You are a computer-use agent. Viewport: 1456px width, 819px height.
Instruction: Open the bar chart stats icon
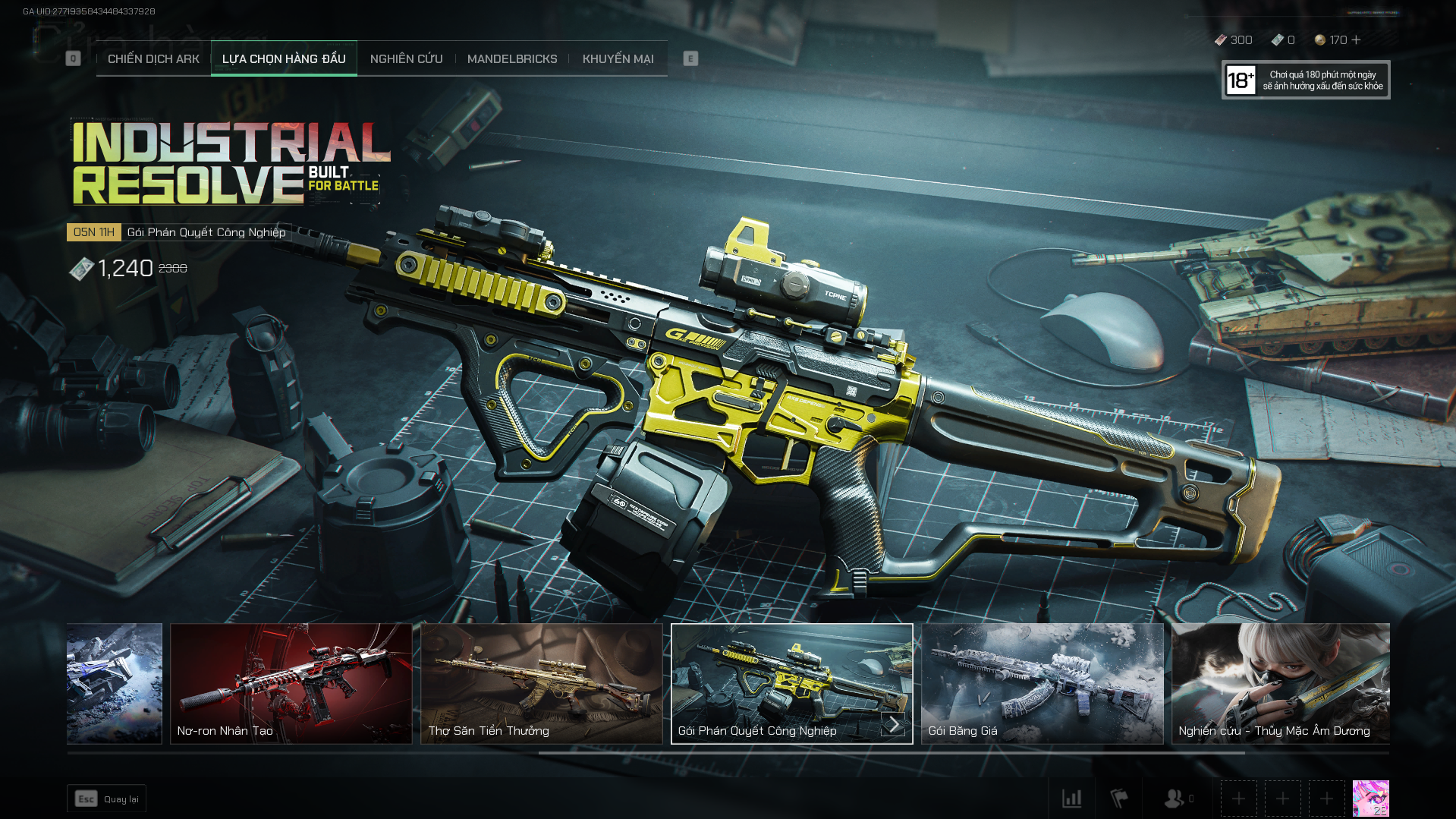[x=1072, y=799]
